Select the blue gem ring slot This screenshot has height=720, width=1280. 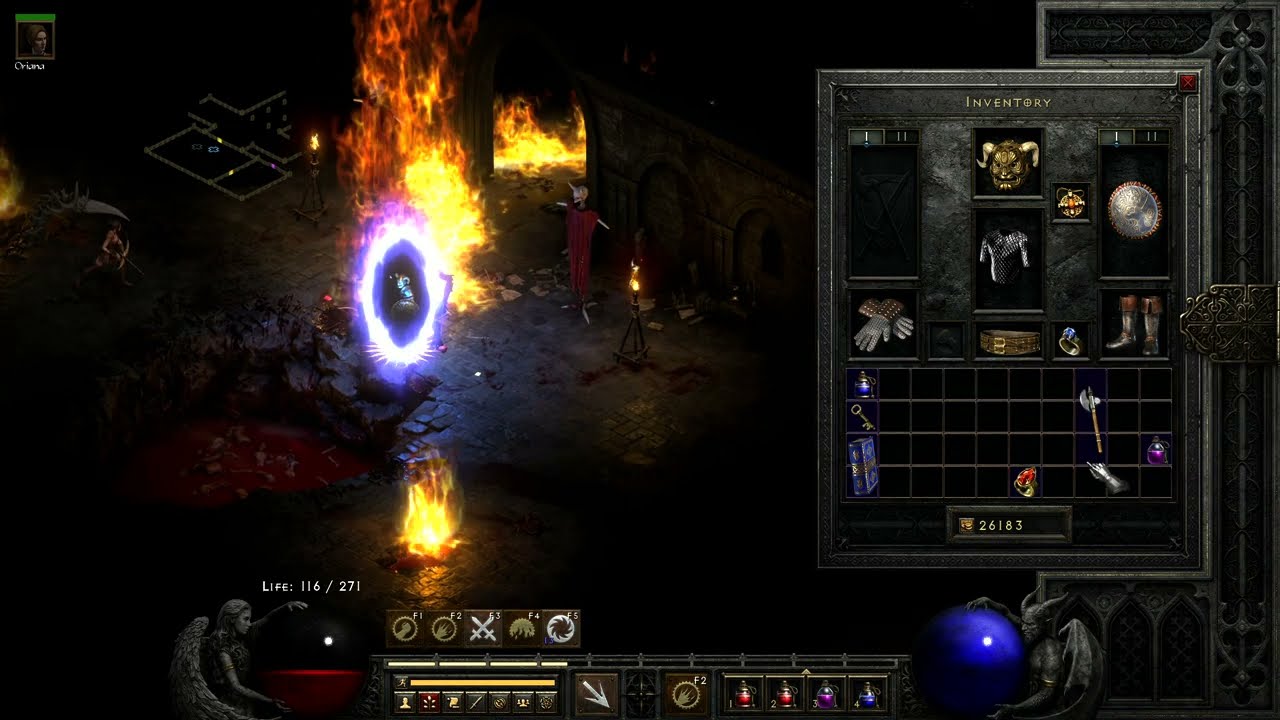click(x=1070, y=341)
